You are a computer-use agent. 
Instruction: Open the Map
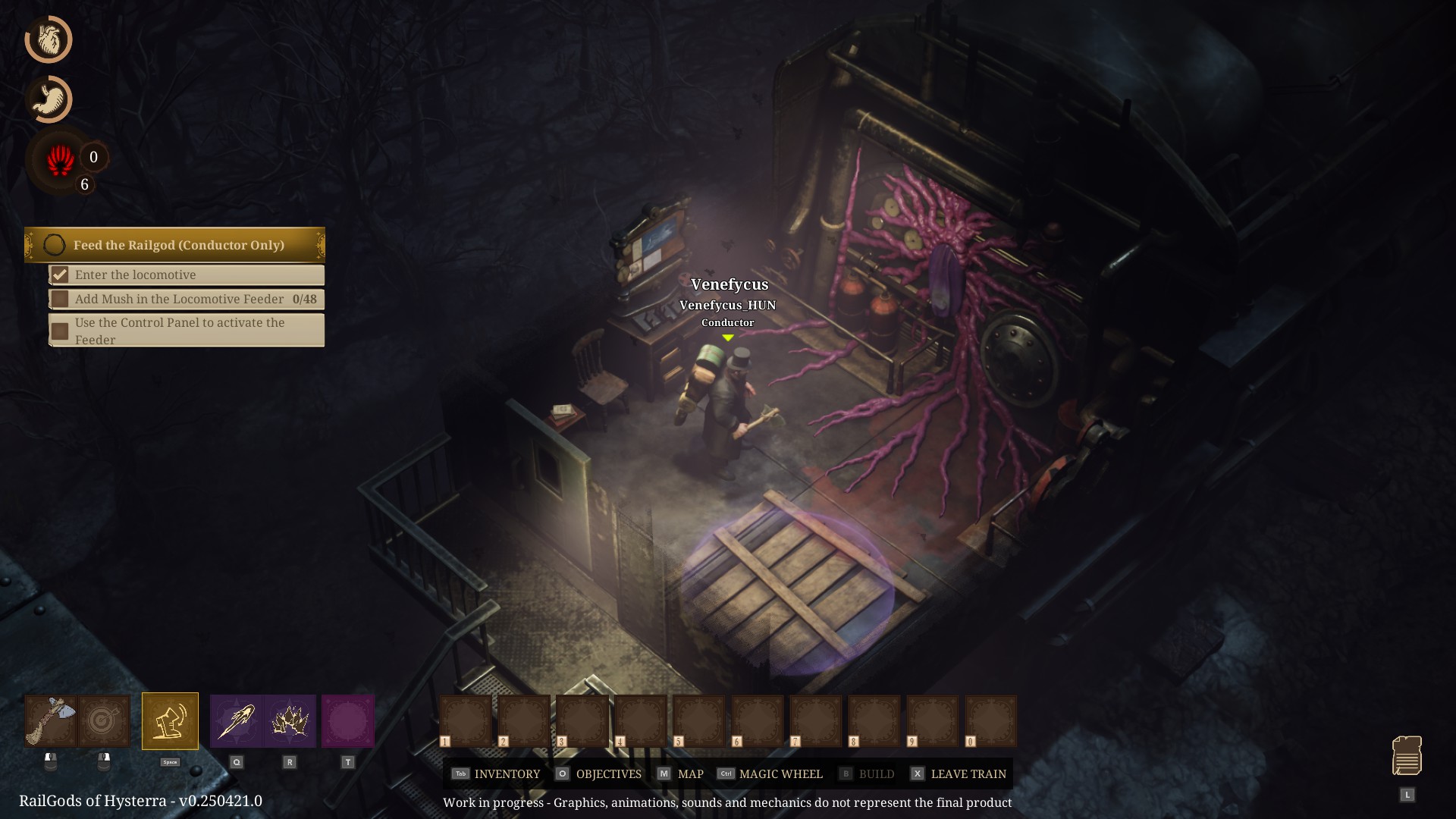681,773
